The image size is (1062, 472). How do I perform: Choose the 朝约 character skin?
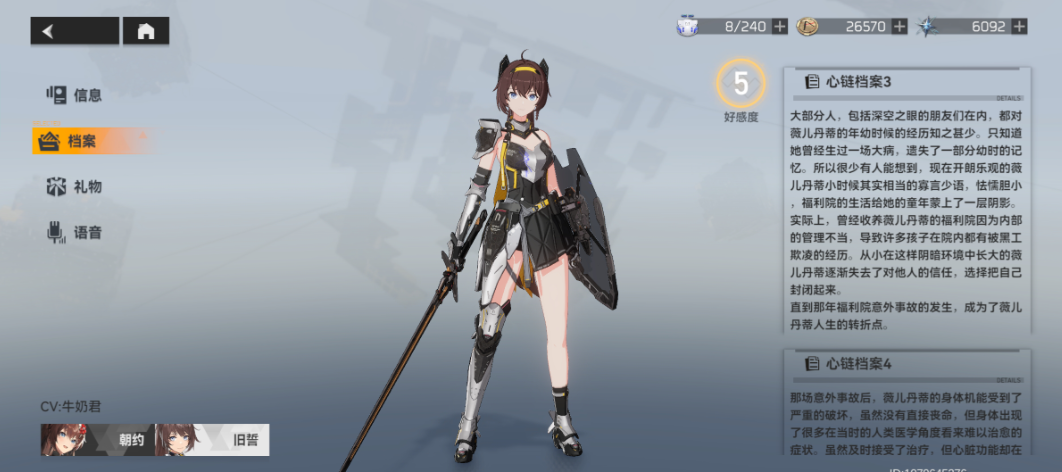pos(97,440)
